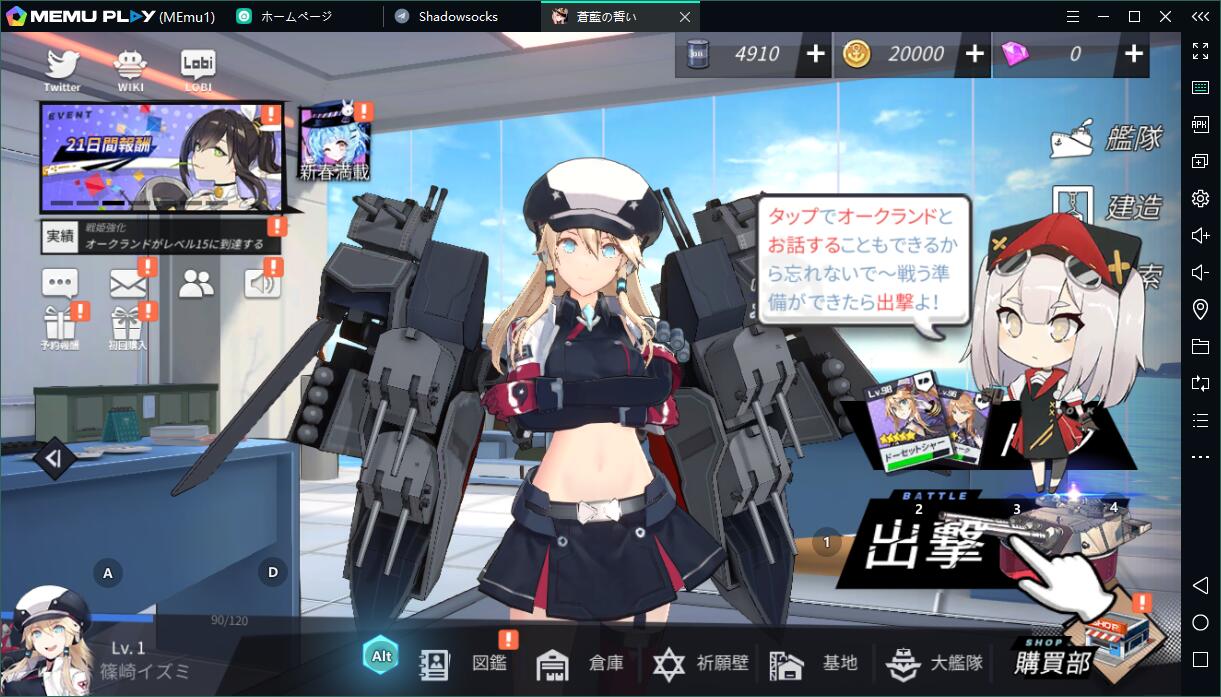Close the 蒼藍の誓い emulator tab
Viewport: 1221px width, 697px height.
[684, 17]
